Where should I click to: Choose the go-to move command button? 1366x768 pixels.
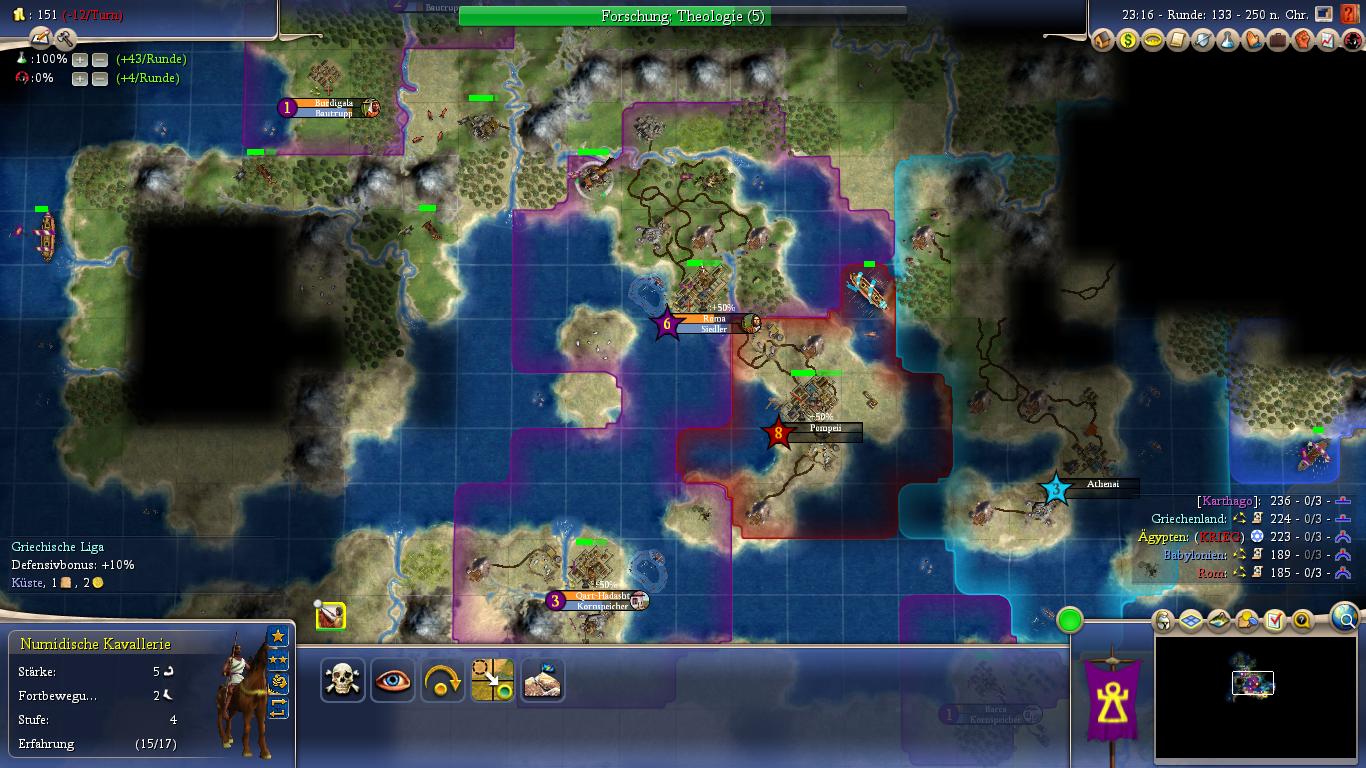click(x=493, y=681)
